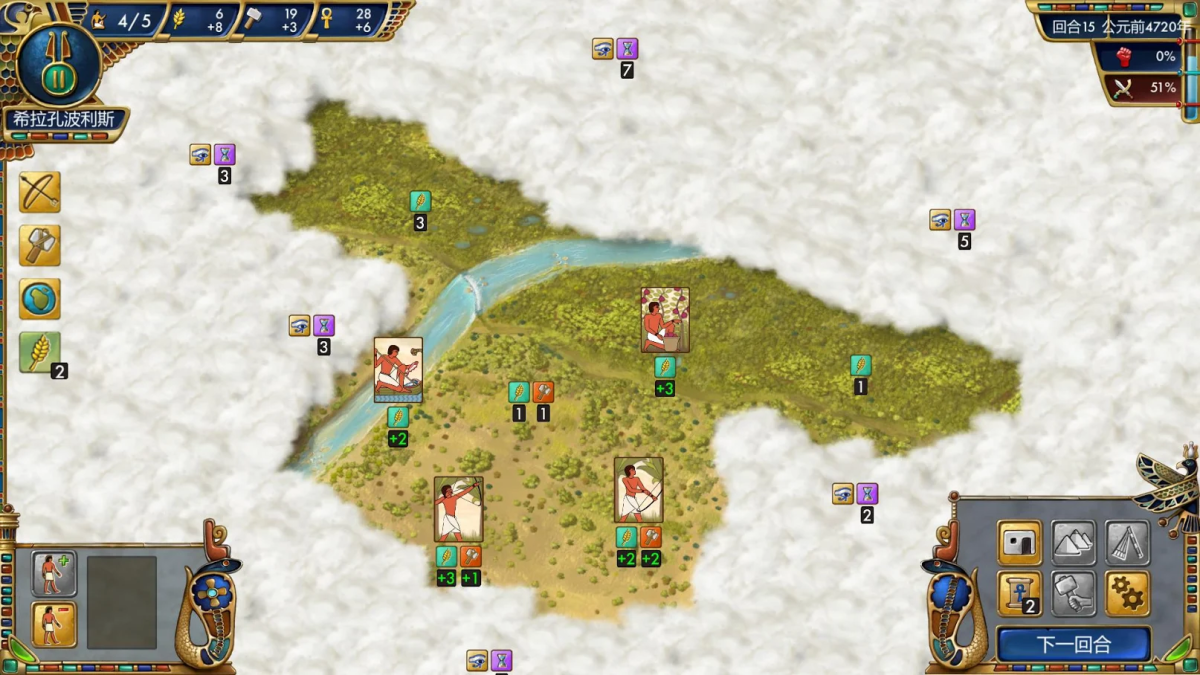Click the add worker button
The image size is (1200, 675).
coord(54,573)
